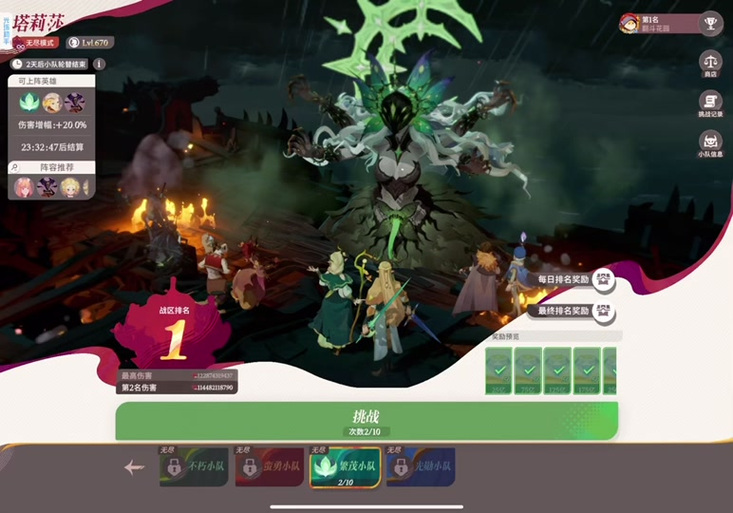Open the trophy ranking leaderboard

[710, 22]
